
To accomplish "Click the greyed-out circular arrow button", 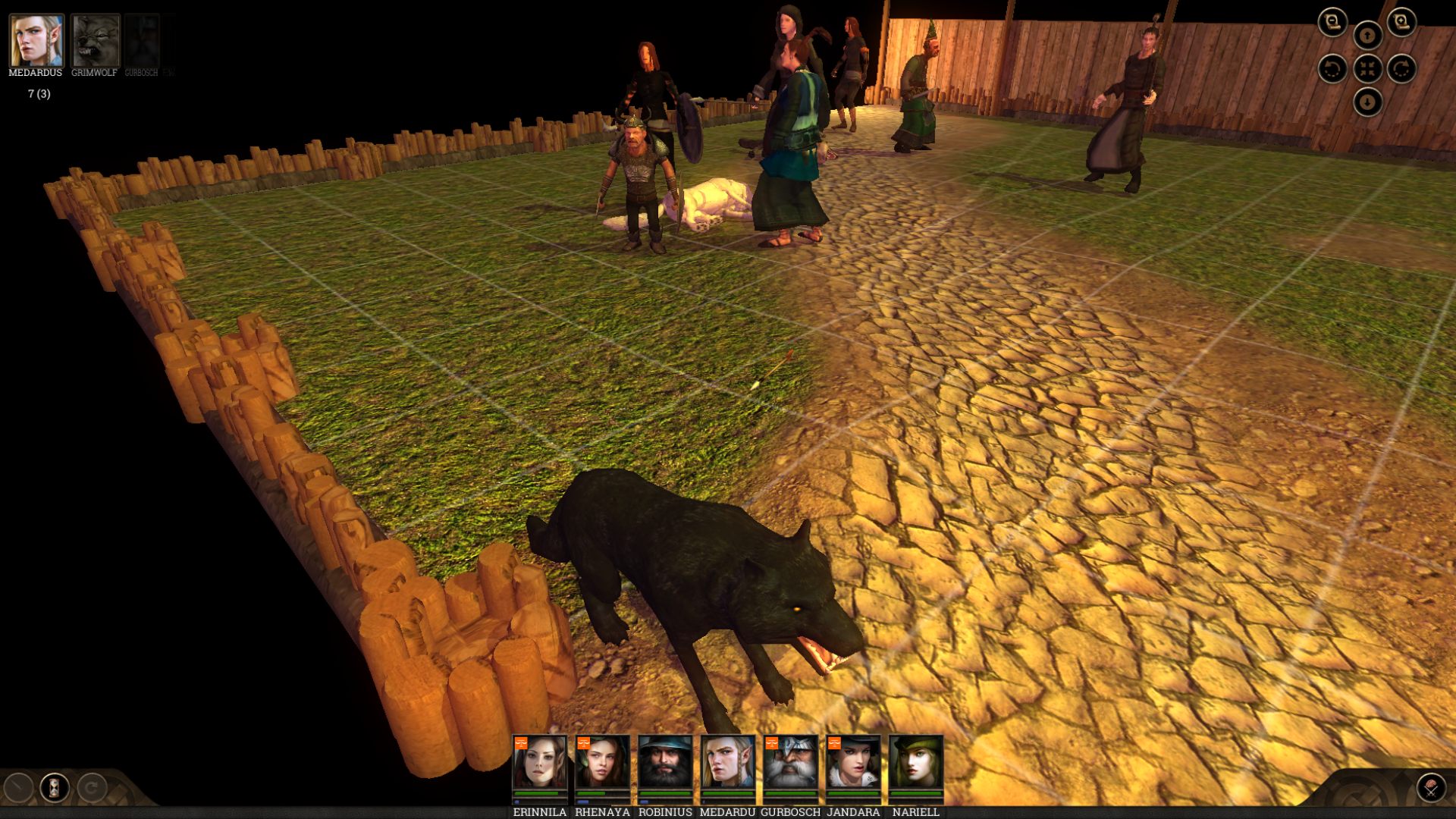I will click(92, 788).
